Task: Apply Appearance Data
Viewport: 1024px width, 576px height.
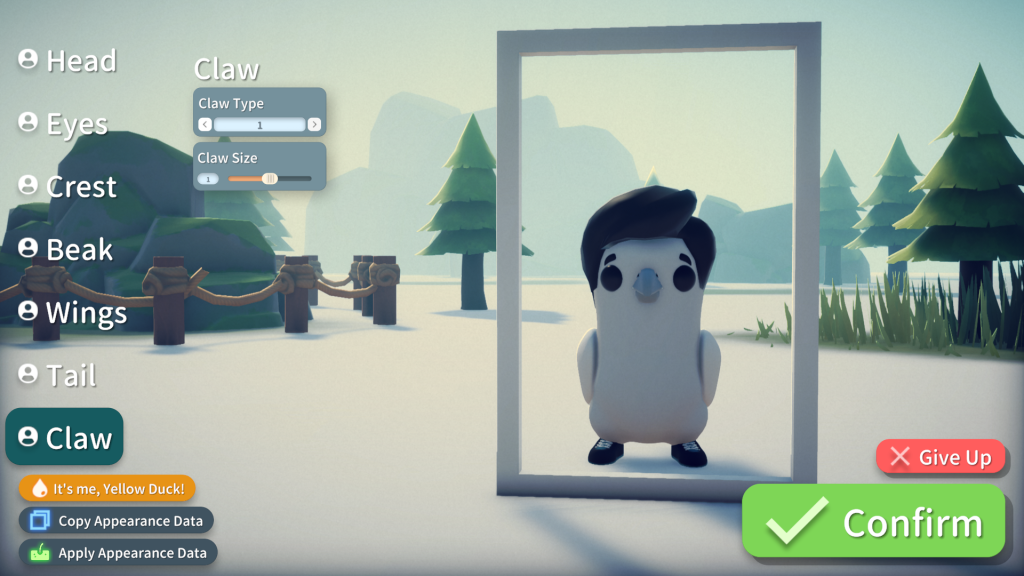Action: (x=118, y=552)
